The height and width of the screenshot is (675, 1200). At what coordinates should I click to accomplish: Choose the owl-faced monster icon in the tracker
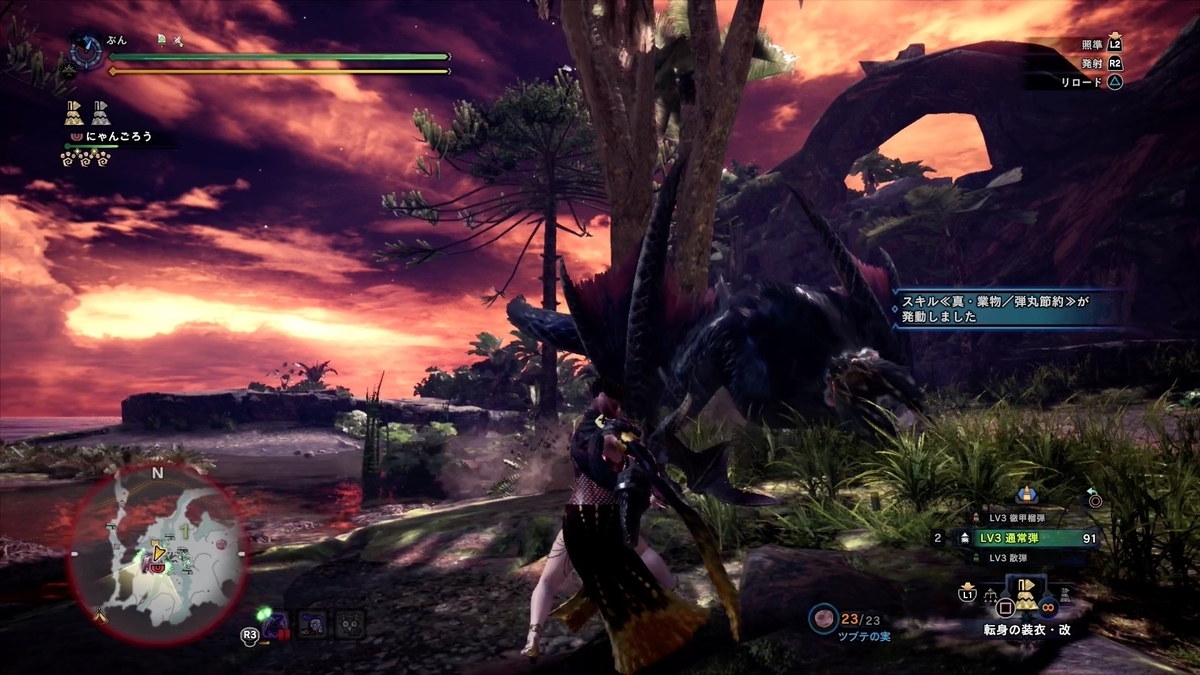point(349,624)
